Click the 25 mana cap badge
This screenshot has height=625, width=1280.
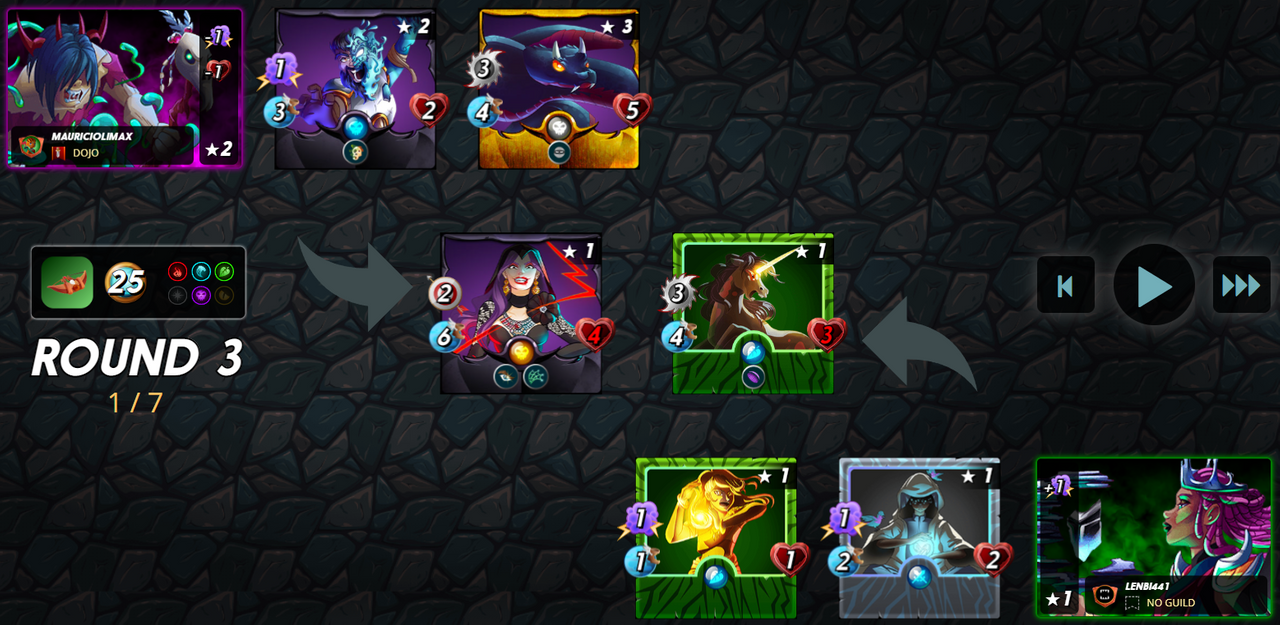click(126, 283)
